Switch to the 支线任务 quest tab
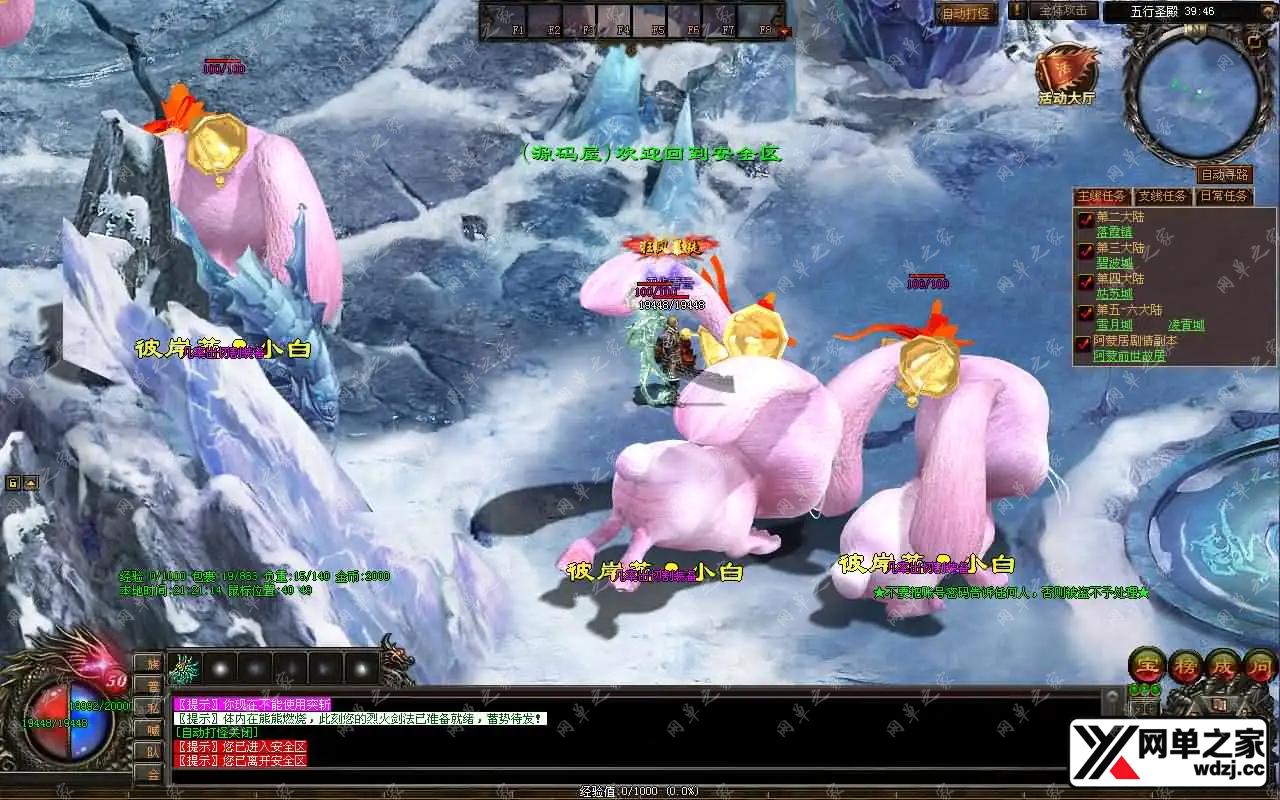 (x=1162, y=196)
